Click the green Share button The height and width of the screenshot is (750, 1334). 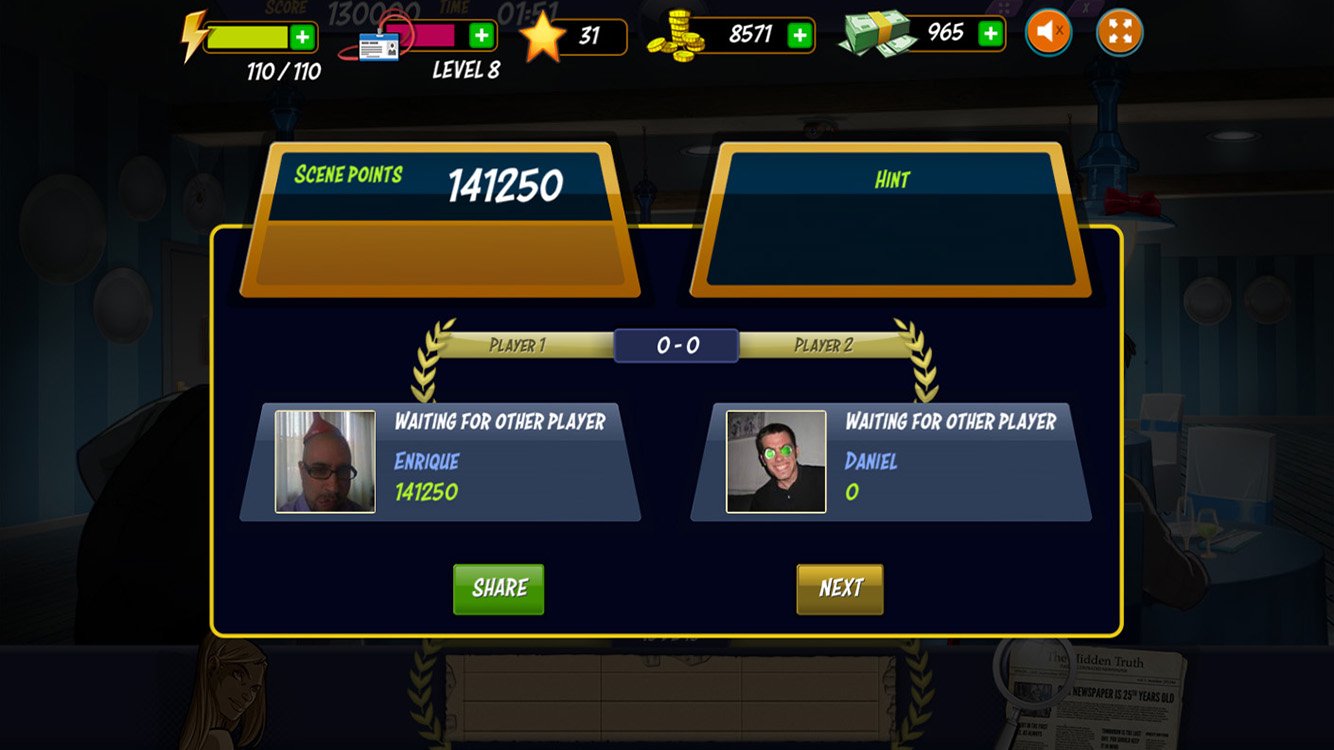498,588
